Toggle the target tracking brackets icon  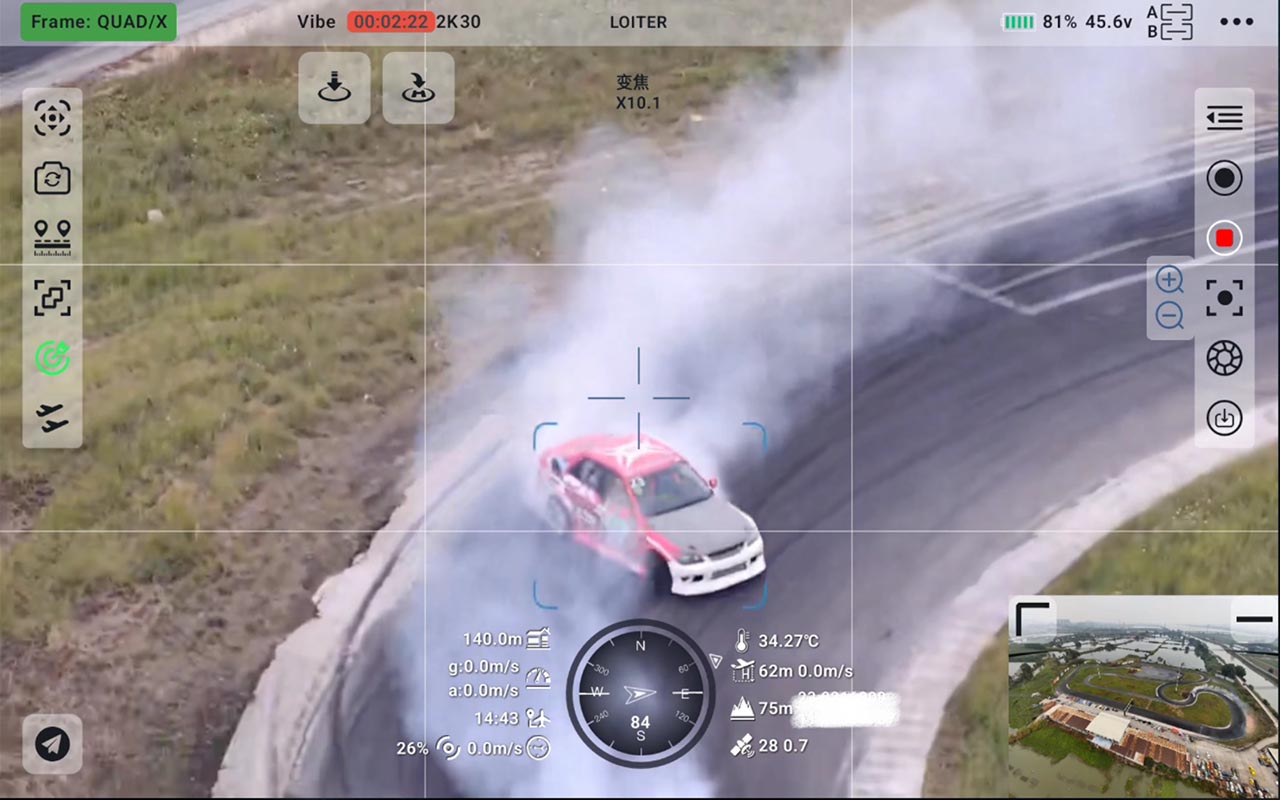[x=52, y=297]
